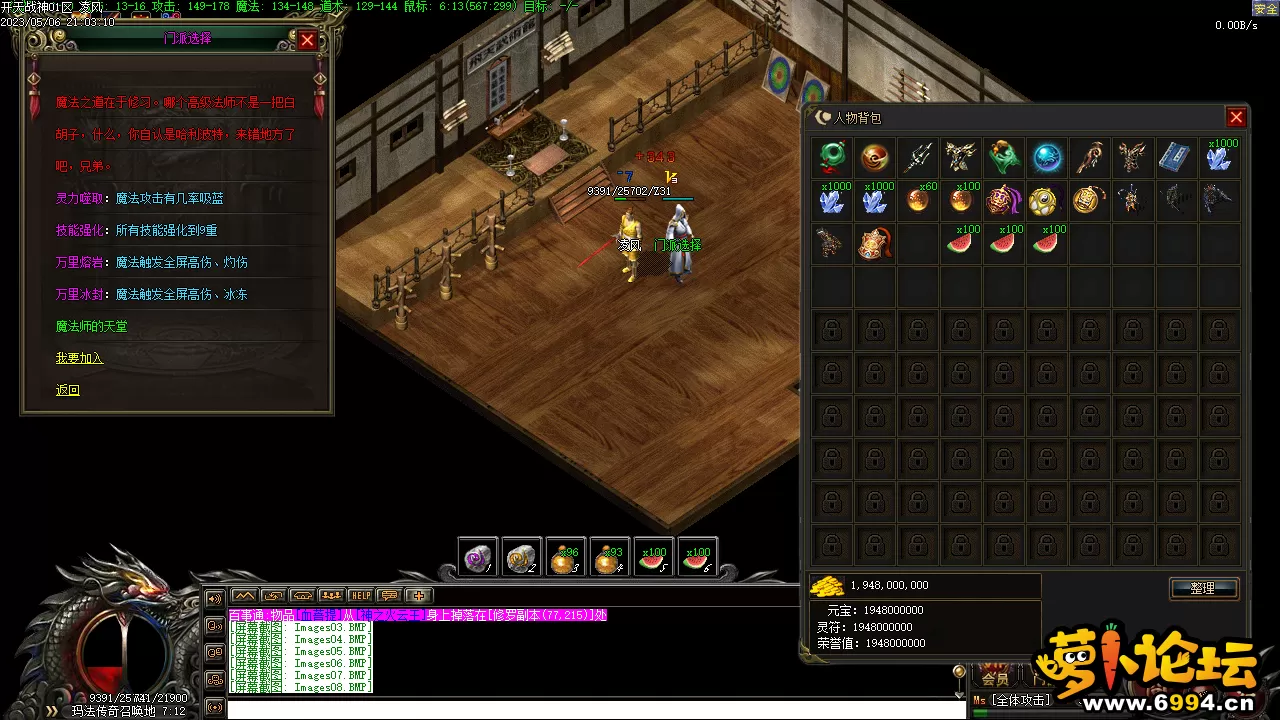The height and width of the screenshot is (720, 1280).
Task: Close the 门派选择 dialog window
Action: click(x=307, y=40)
